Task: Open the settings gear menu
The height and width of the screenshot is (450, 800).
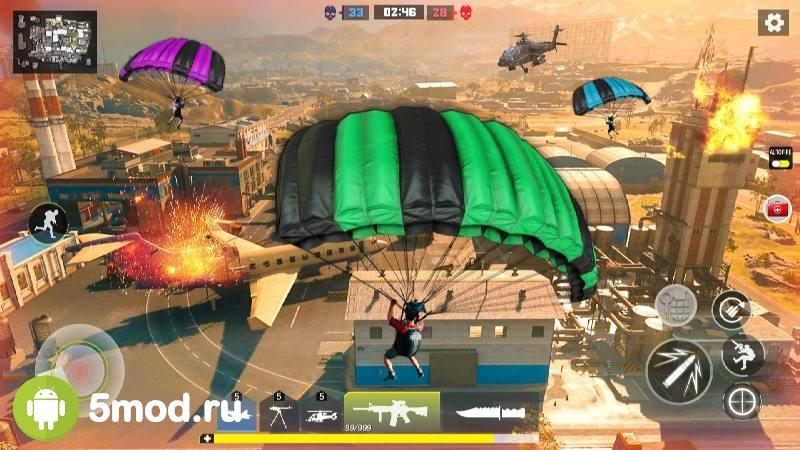Action: coord(772,22)
